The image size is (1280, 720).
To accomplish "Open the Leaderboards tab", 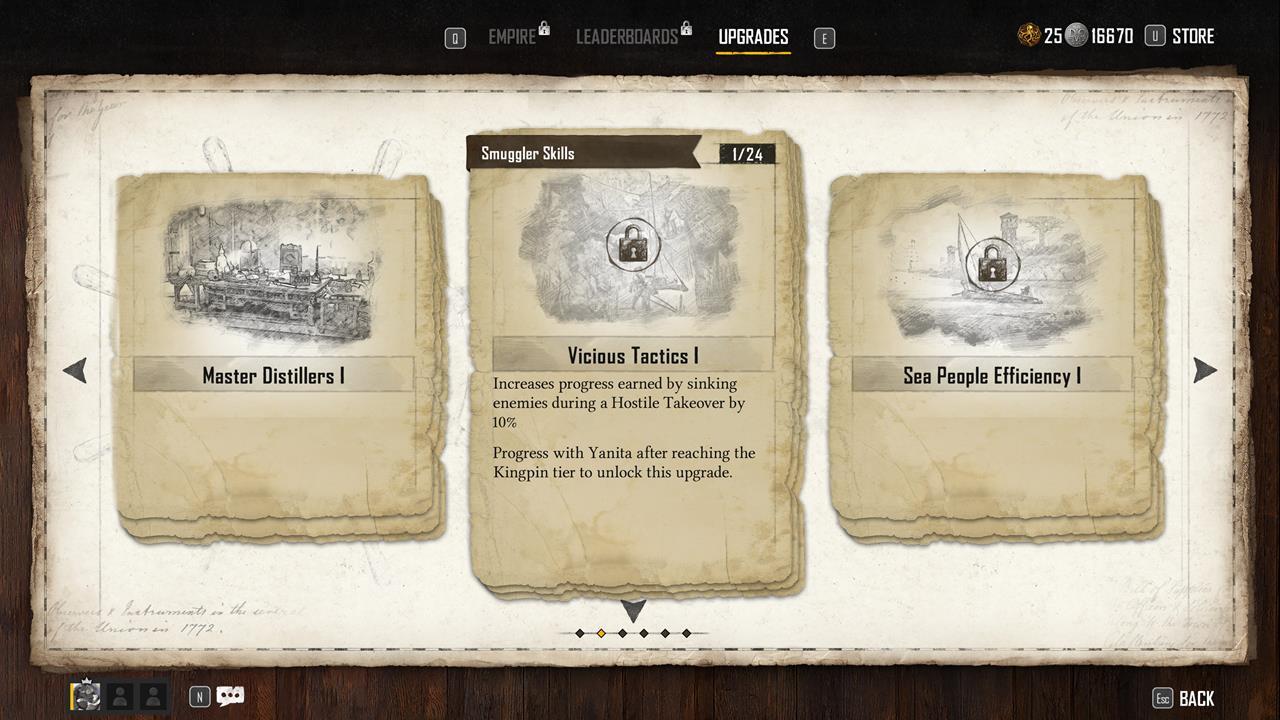I will pyautogui.click(x=627, y=37).
